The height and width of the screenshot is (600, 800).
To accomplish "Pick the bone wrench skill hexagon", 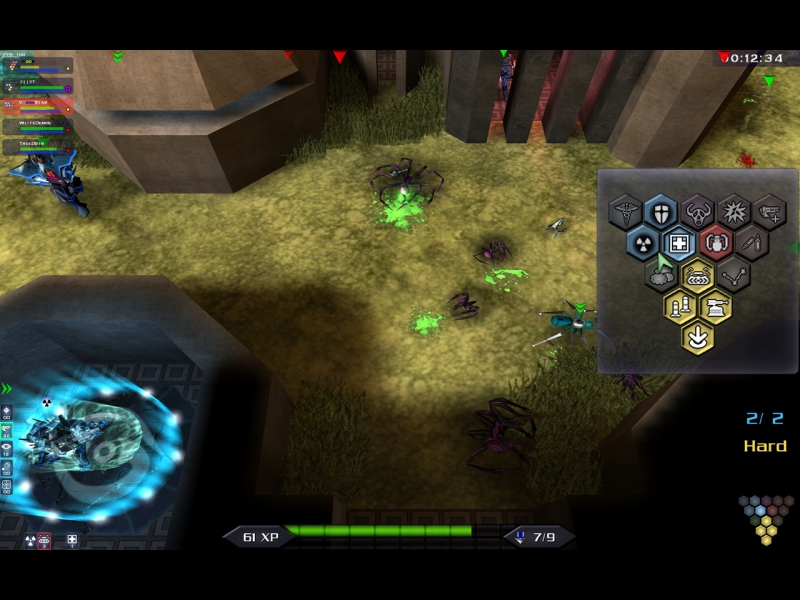I will pyautogui.click(x=733, y=275).
